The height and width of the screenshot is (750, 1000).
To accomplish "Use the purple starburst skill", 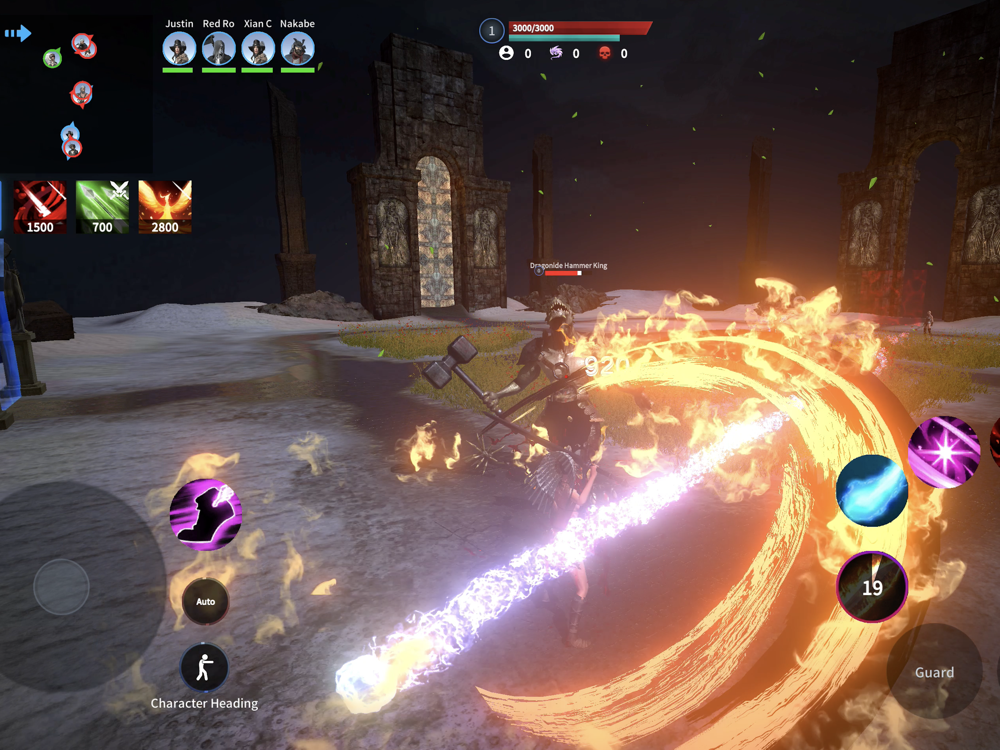I will point(943,453).
